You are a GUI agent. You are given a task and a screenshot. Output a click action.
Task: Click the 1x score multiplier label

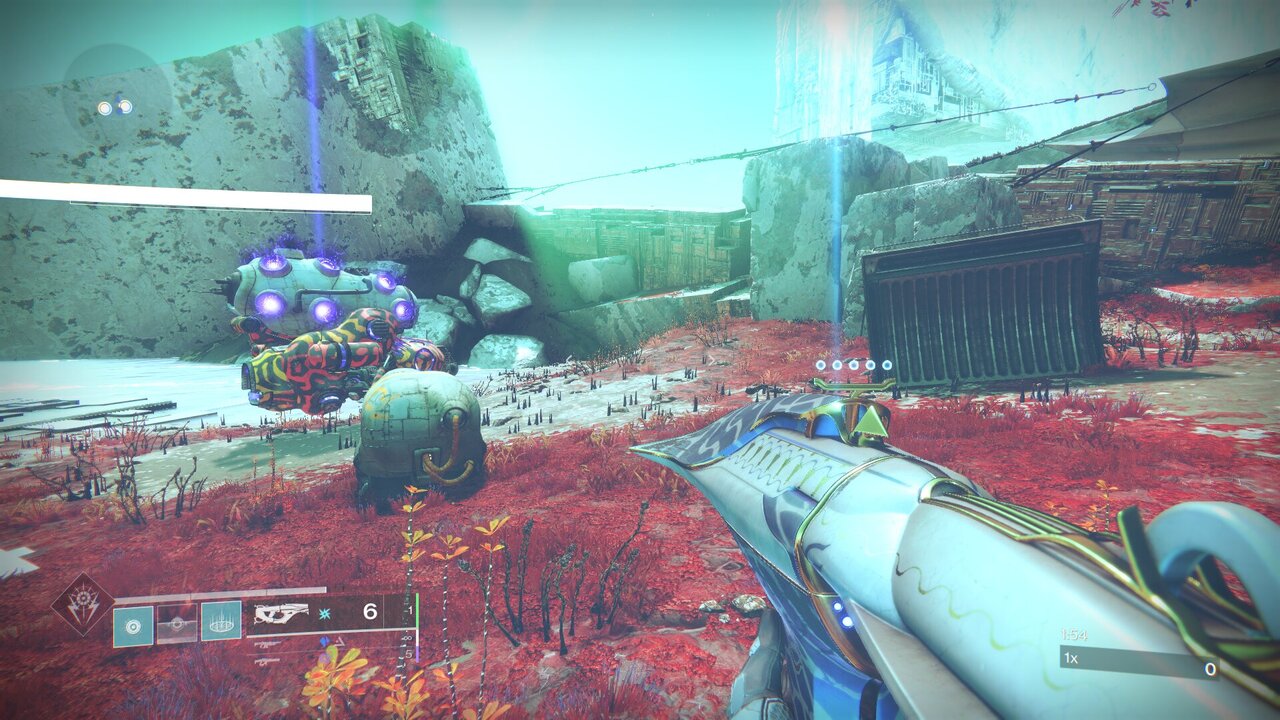[x=1069, y=659]
